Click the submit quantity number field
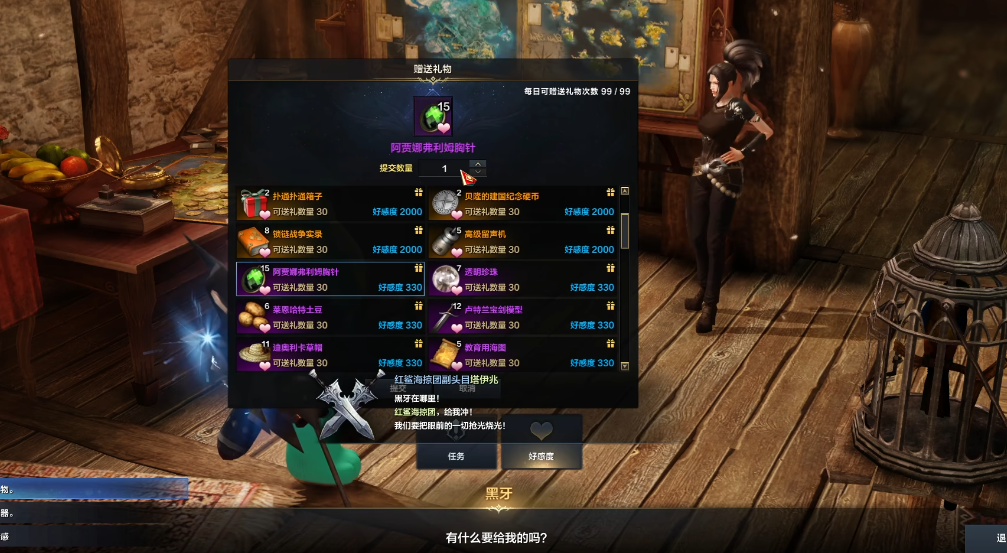The width and height of the screenshot is (1007, 553). 444,168
